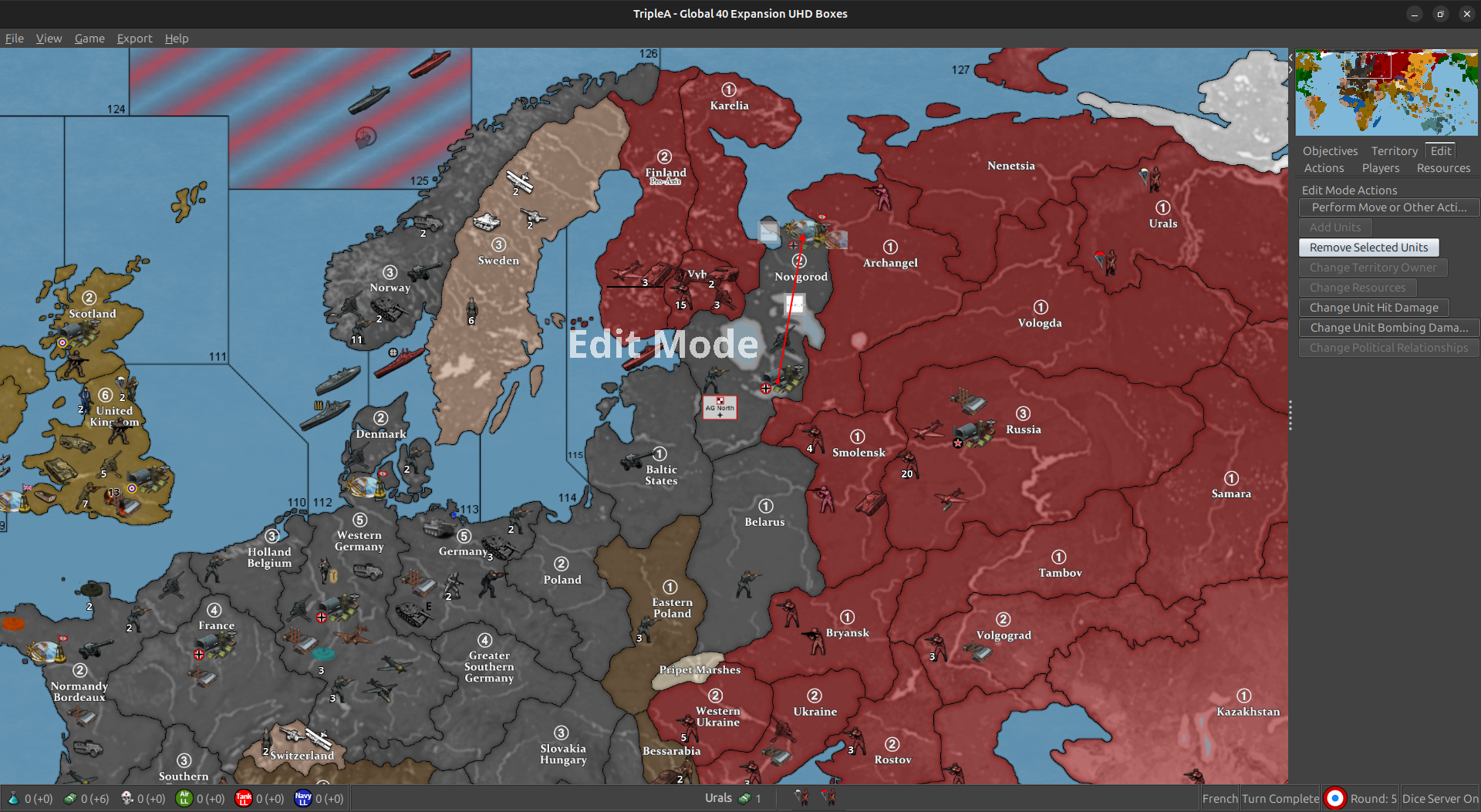
Task: Select the green Air LL icon
Action: (x=184, y=799)
